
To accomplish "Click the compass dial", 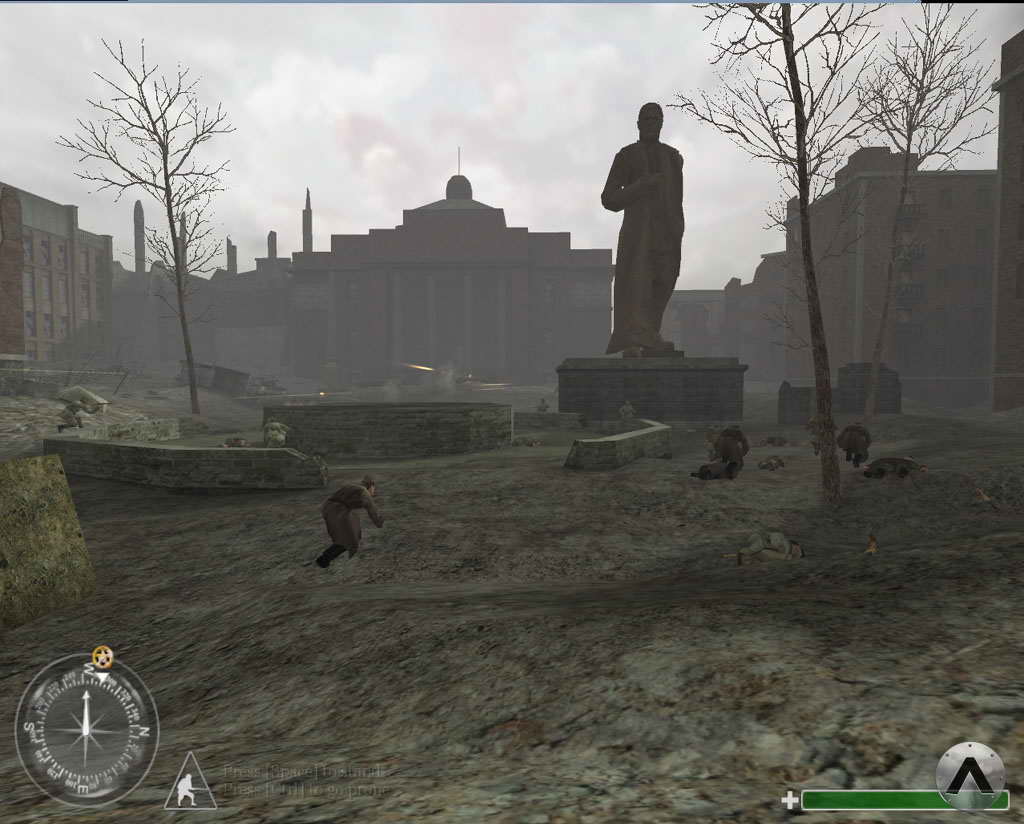I will (x=87, y=730).
